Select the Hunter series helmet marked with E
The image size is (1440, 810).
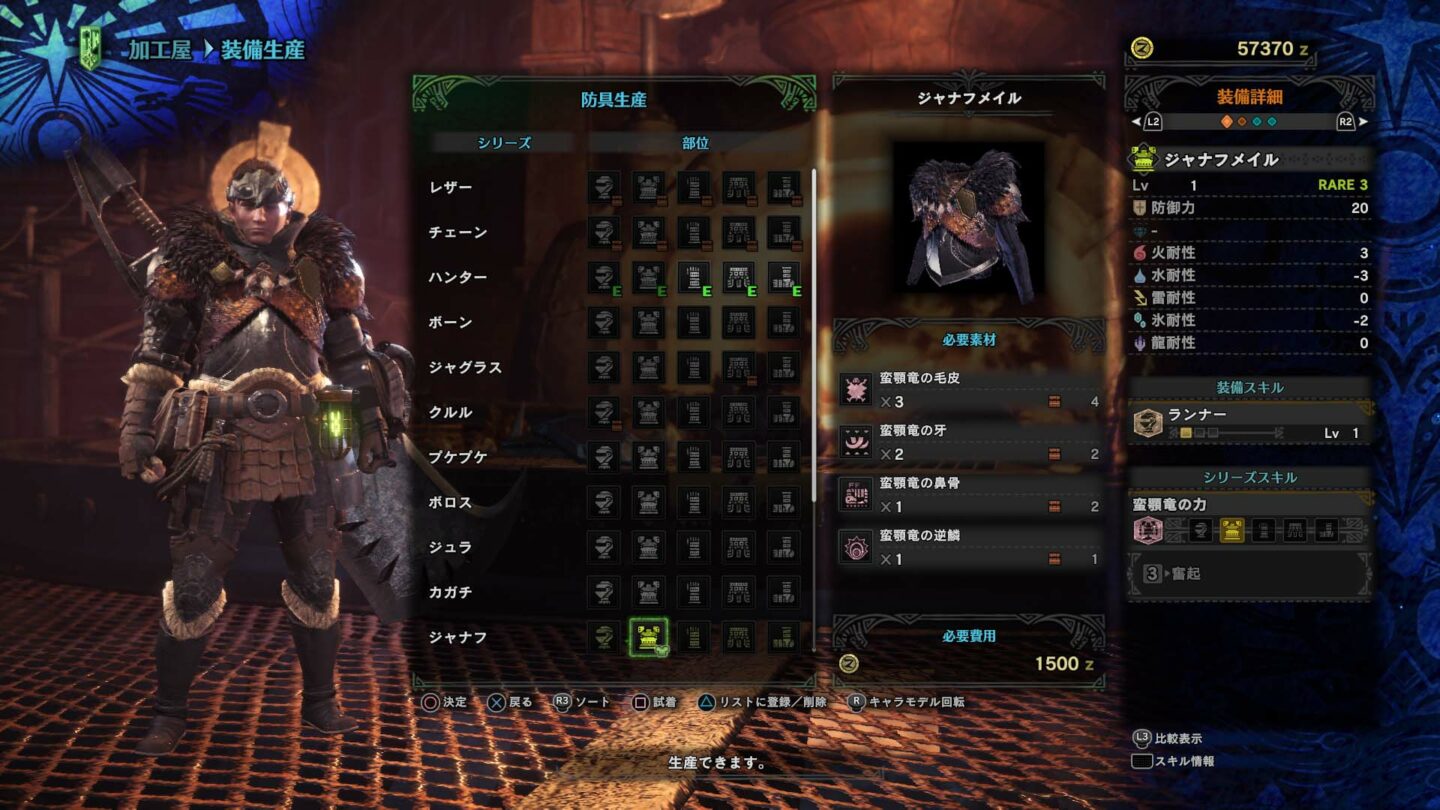point(605,277)
